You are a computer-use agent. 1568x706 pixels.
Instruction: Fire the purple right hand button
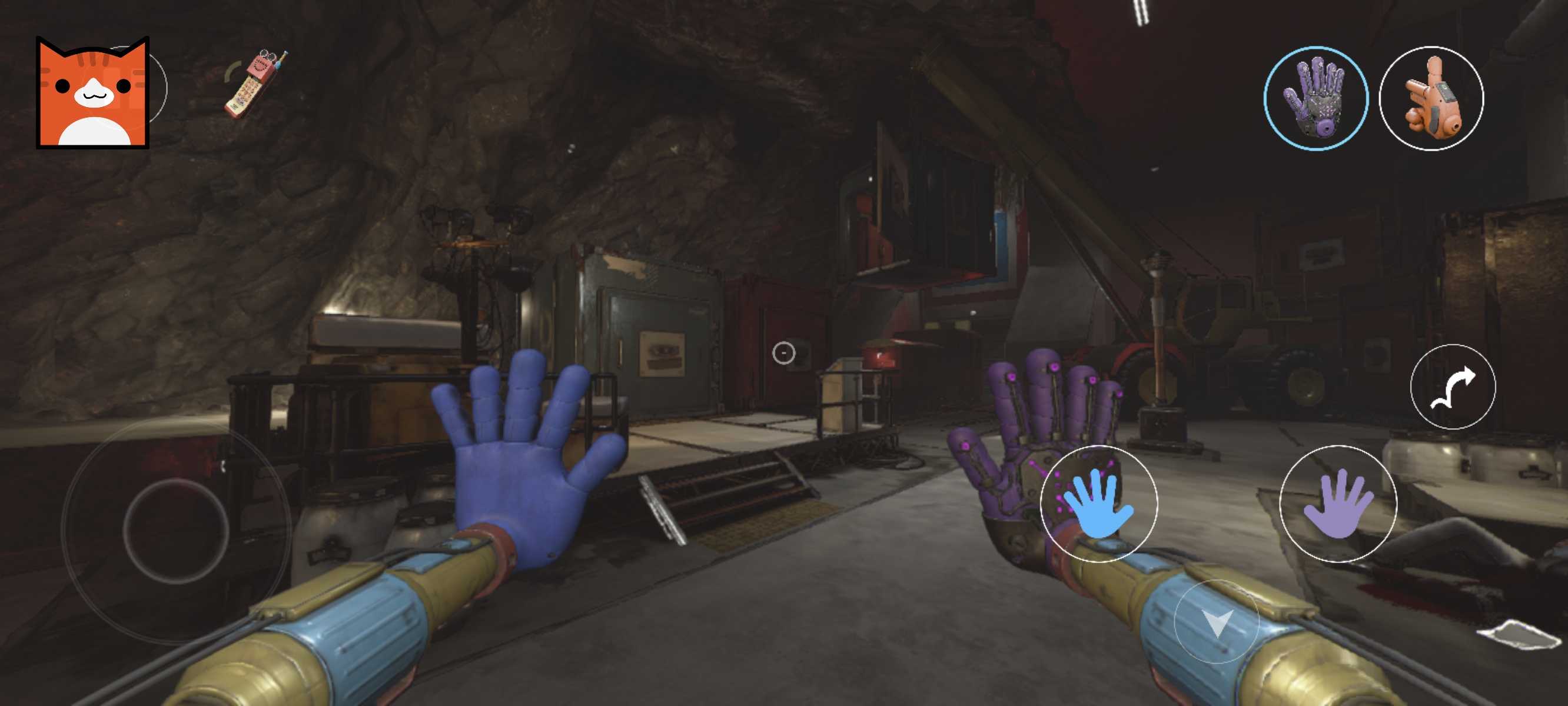tap(1337, 504)
